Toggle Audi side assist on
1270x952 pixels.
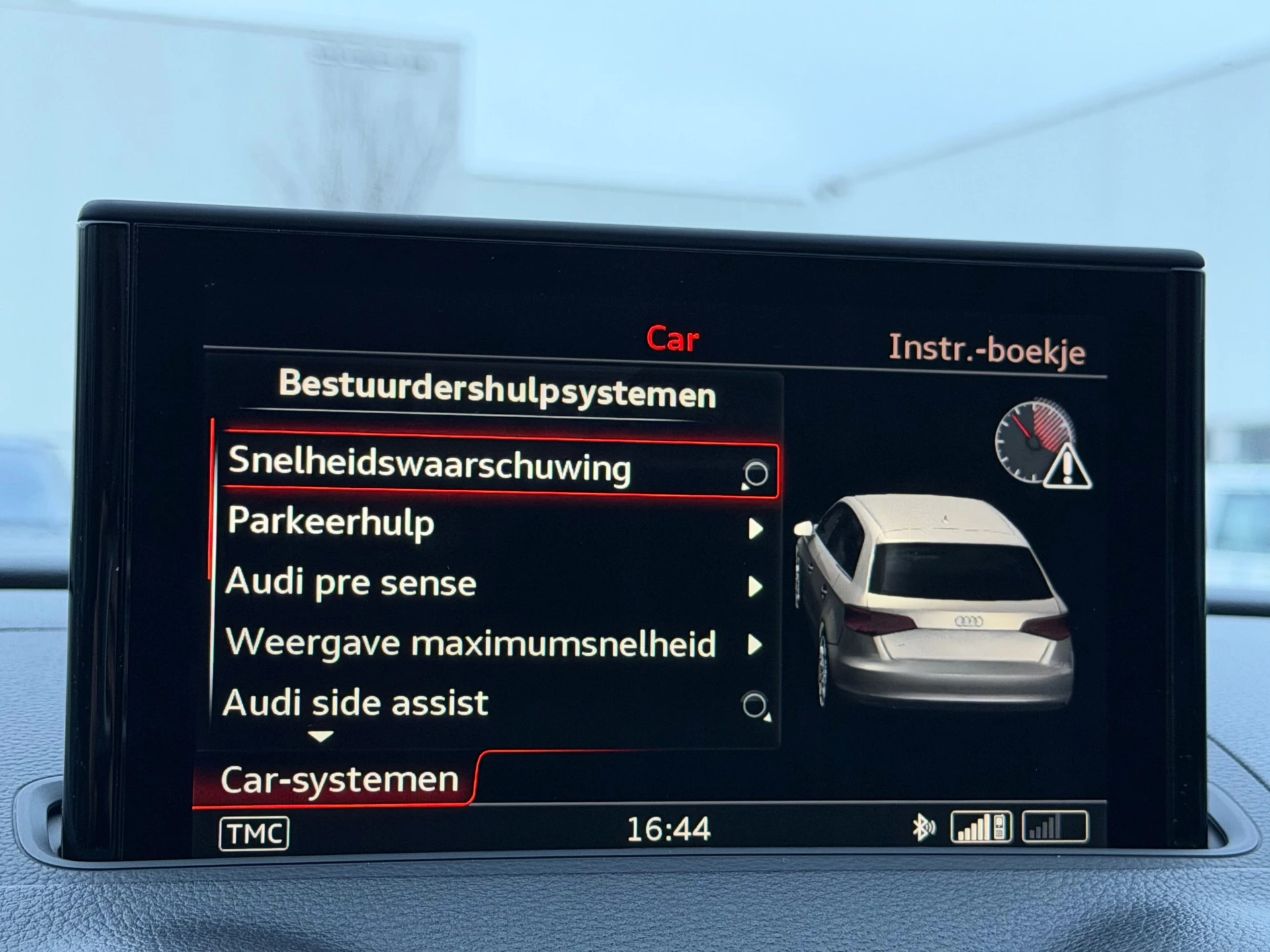click(357, 703)
